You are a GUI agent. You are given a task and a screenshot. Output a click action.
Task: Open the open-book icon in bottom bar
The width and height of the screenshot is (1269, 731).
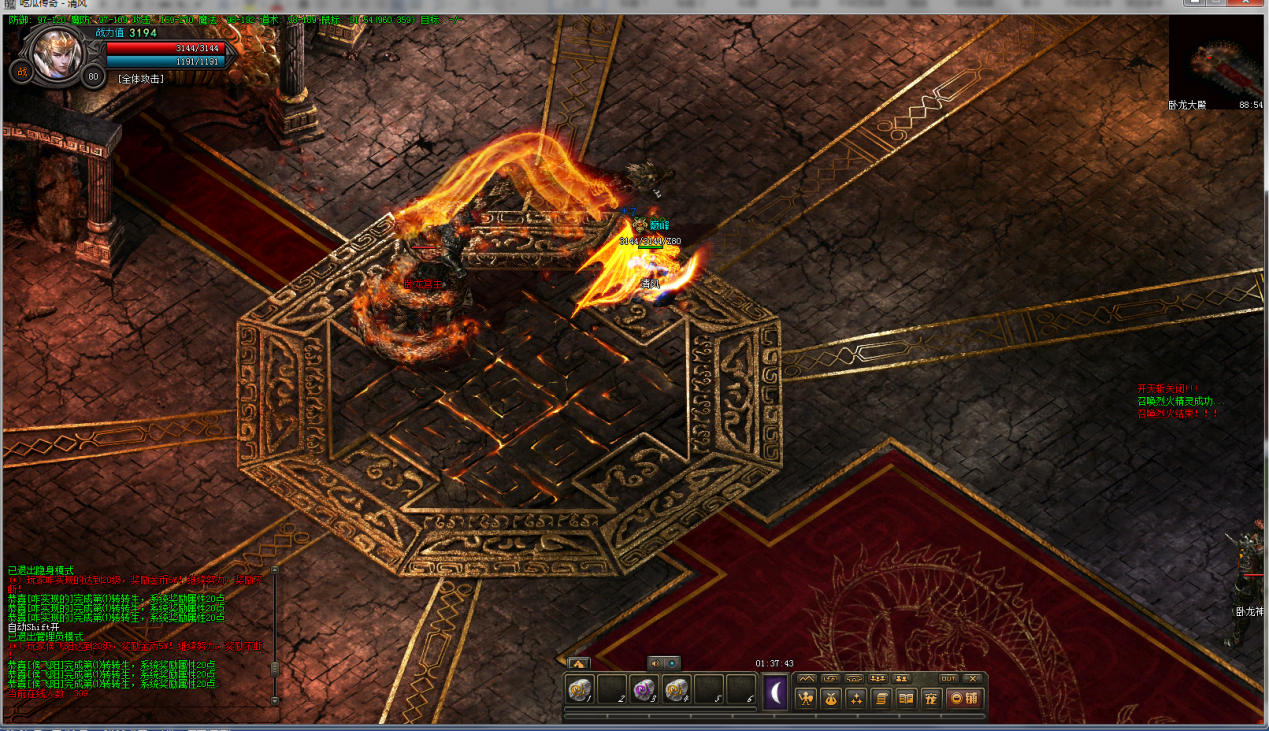coord(906,699)
